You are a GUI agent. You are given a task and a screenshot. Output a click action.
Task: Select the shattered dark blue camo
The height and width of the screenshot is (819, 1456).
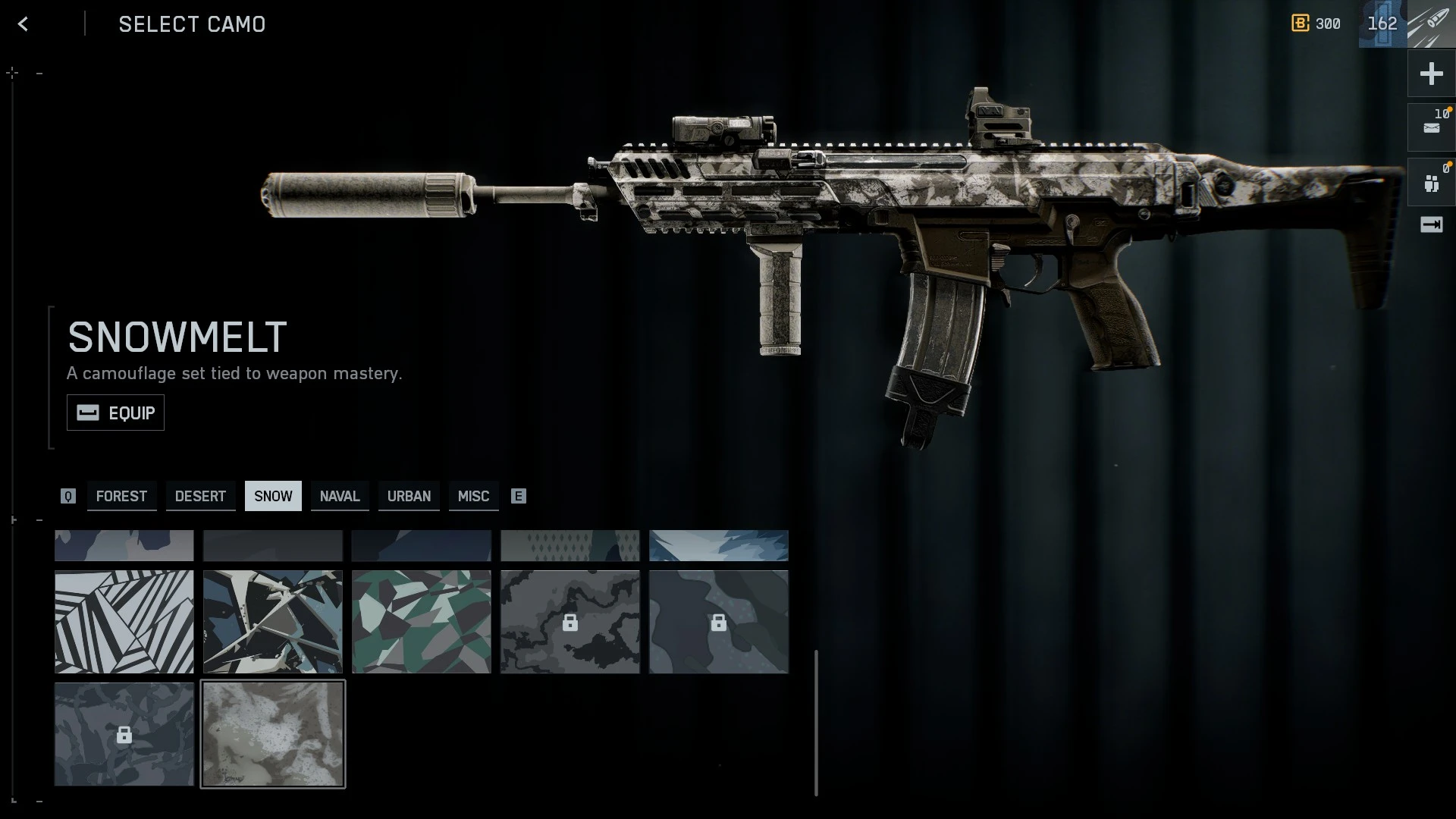(273, 622)
